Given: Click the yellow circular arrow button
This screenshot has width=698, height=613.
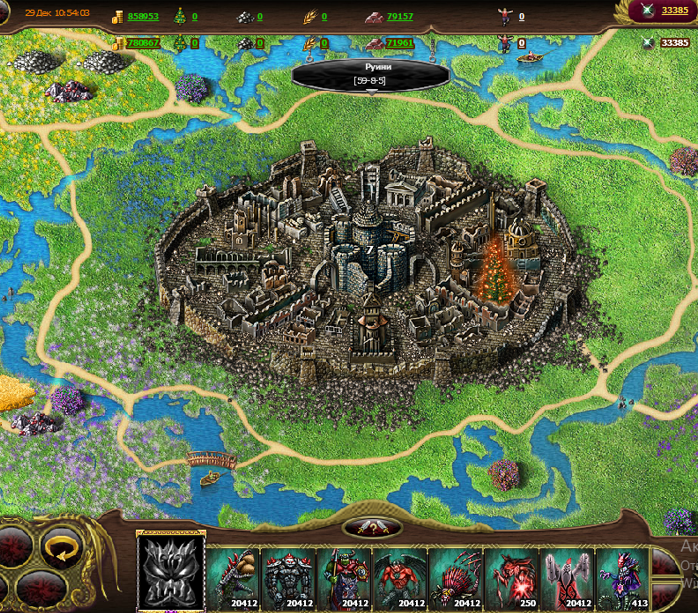Looking at the screenshot, I should click(62, 547).
